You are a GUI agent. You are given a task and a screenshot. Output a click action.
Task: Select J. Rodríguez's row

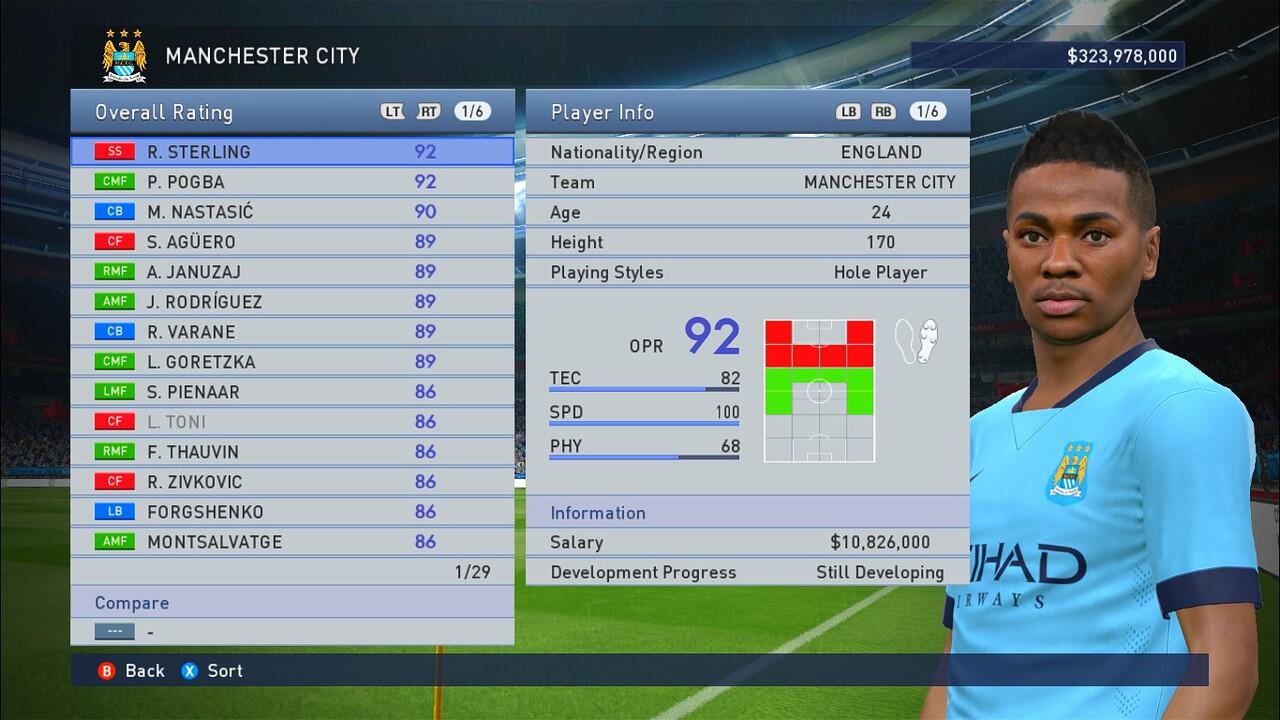click(292, 302)
